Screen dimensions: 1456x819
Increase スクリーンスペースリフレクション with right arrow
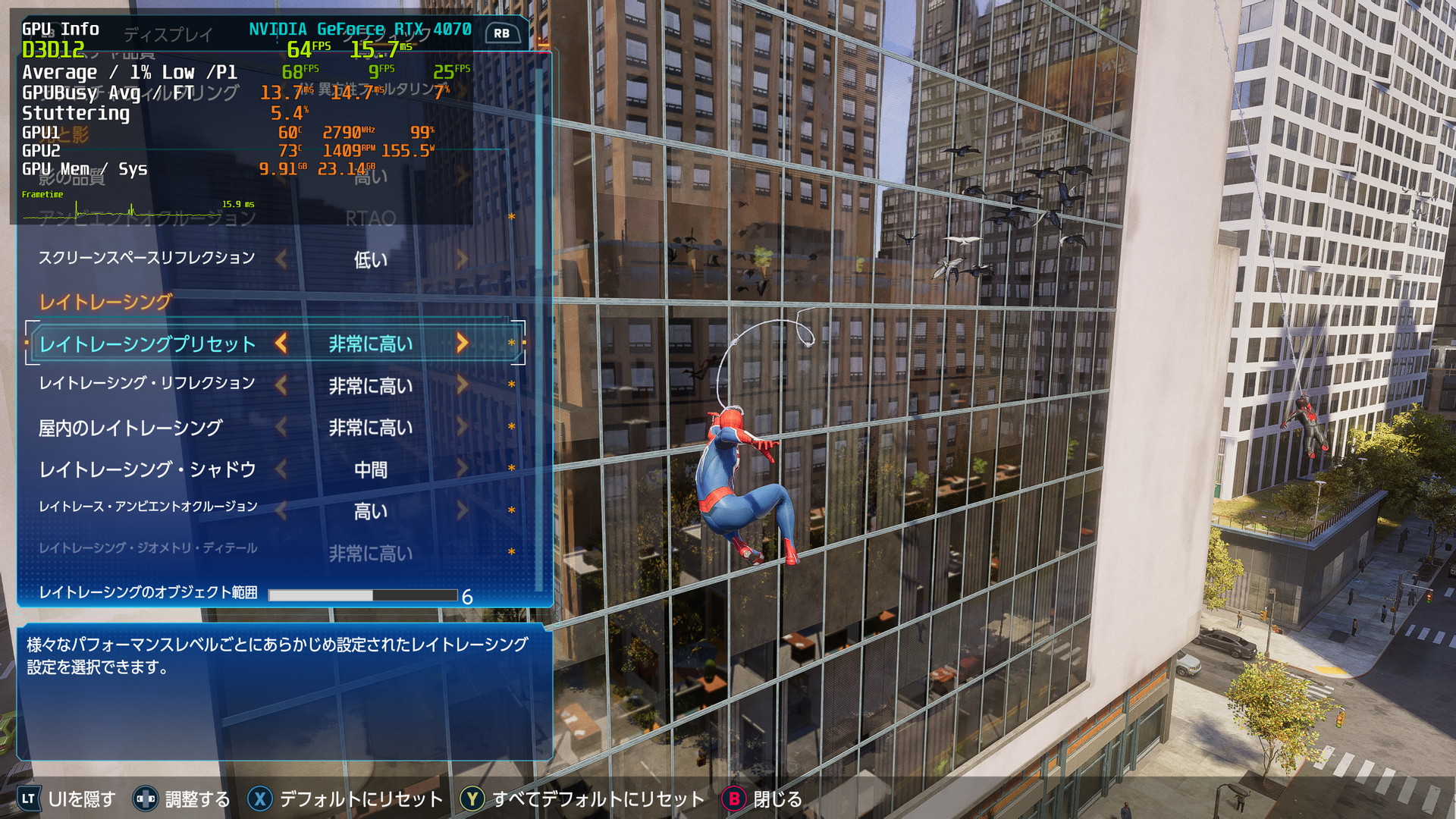point(462,259)
